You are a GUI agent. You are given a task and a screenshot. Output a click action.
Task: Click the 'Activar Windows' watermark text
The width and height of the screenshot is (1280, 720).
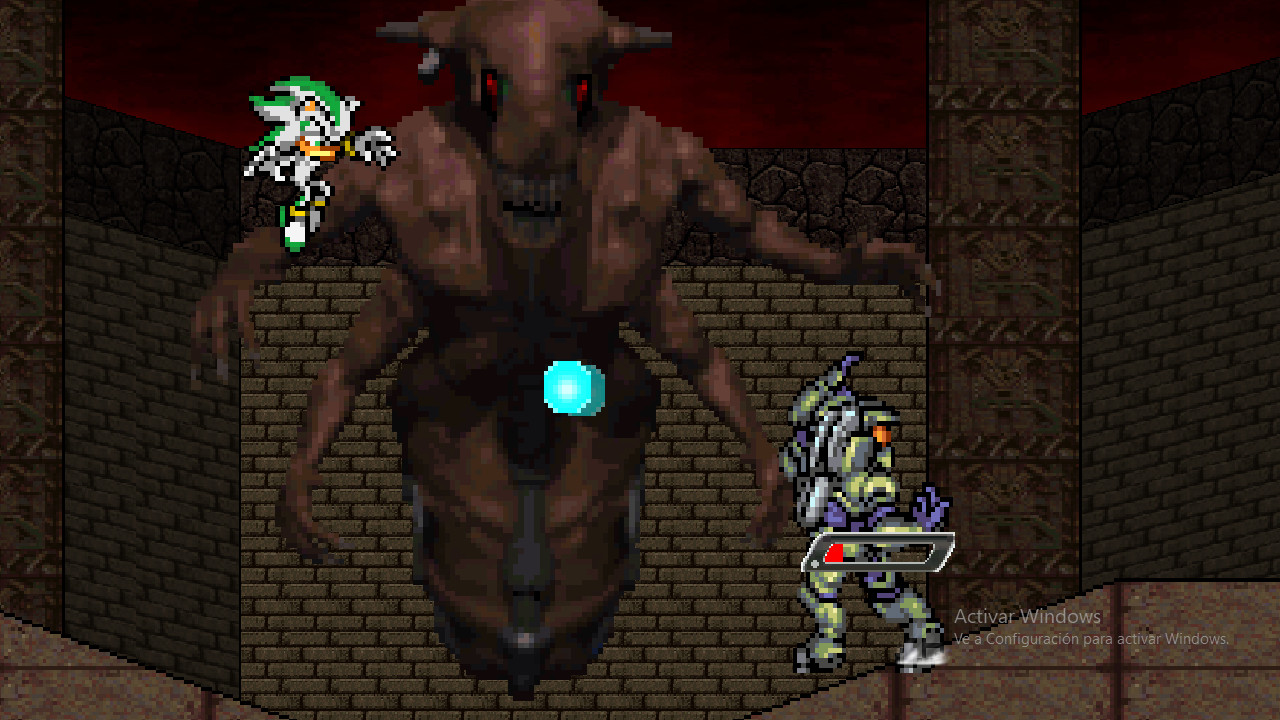1026,617
